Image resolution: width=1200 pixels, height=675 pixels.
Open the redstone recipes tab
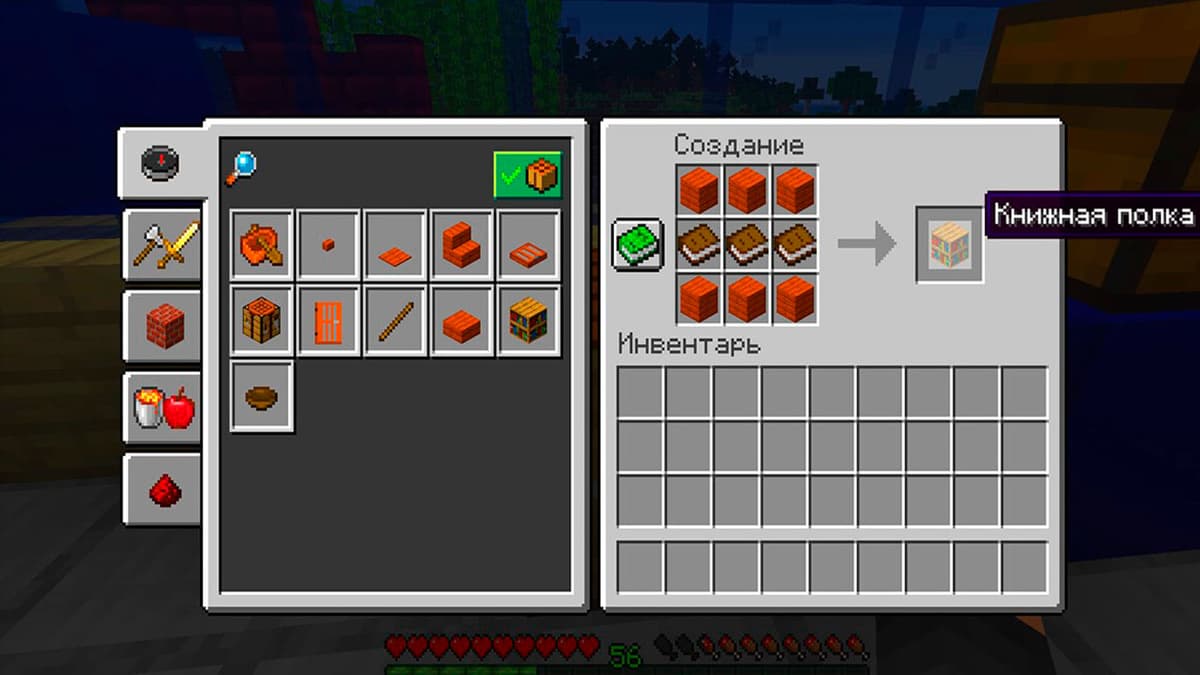[162, 490]
